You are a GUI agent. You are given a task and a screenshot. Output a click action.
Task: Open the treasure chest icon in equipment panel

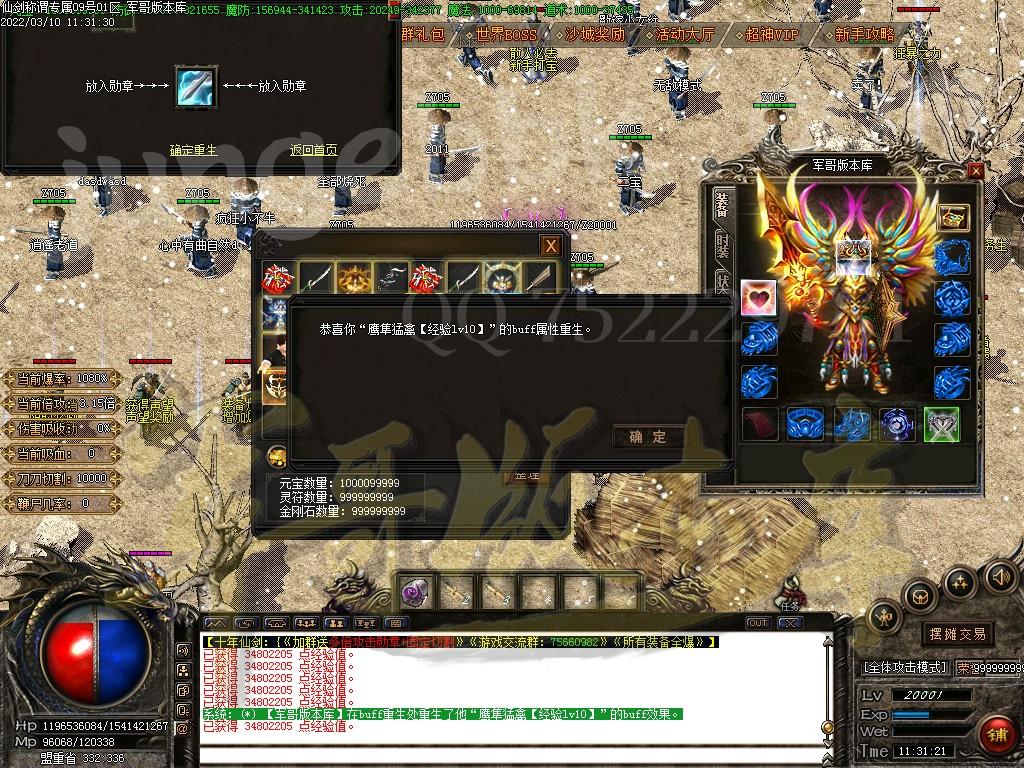click(x=952, y=217)
